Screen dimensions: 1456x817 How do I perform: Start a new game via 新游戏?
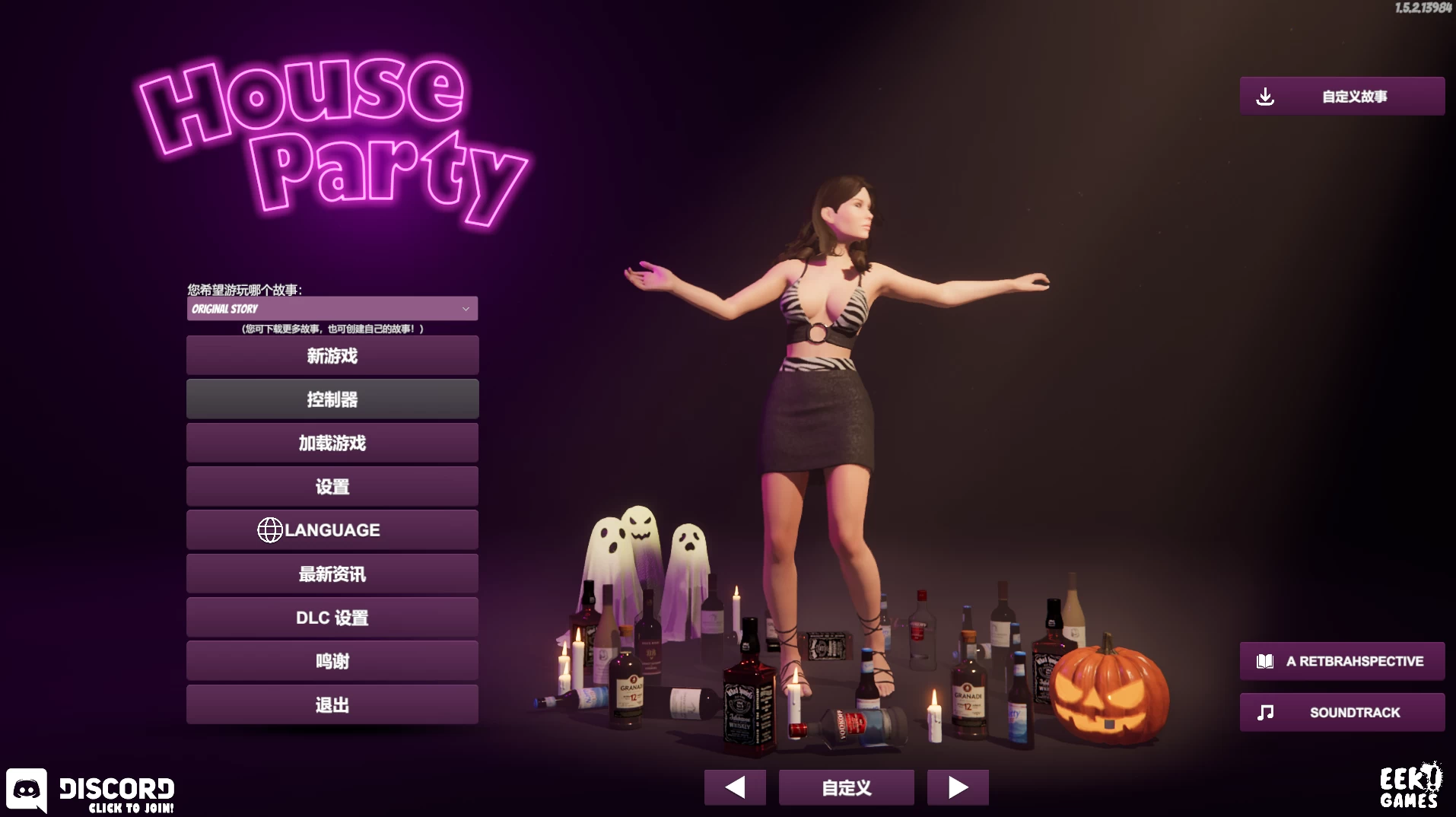(332, 355)
